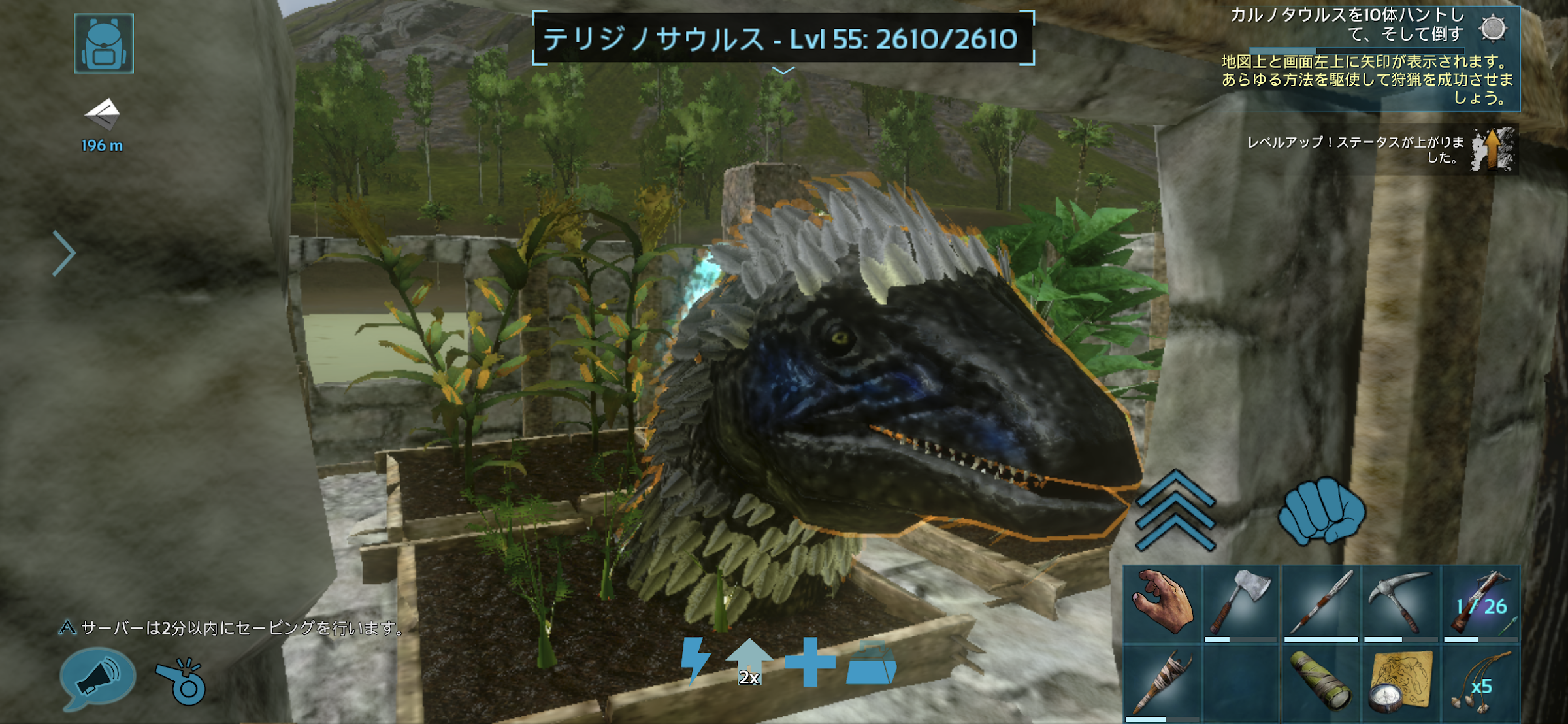
Task: Expand the left side panel arrow
Action: click(64, 254)
